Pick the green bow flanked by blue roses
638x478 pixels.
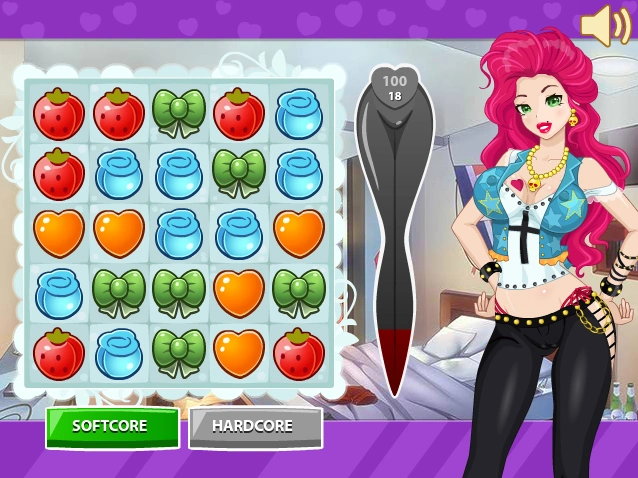239,173
